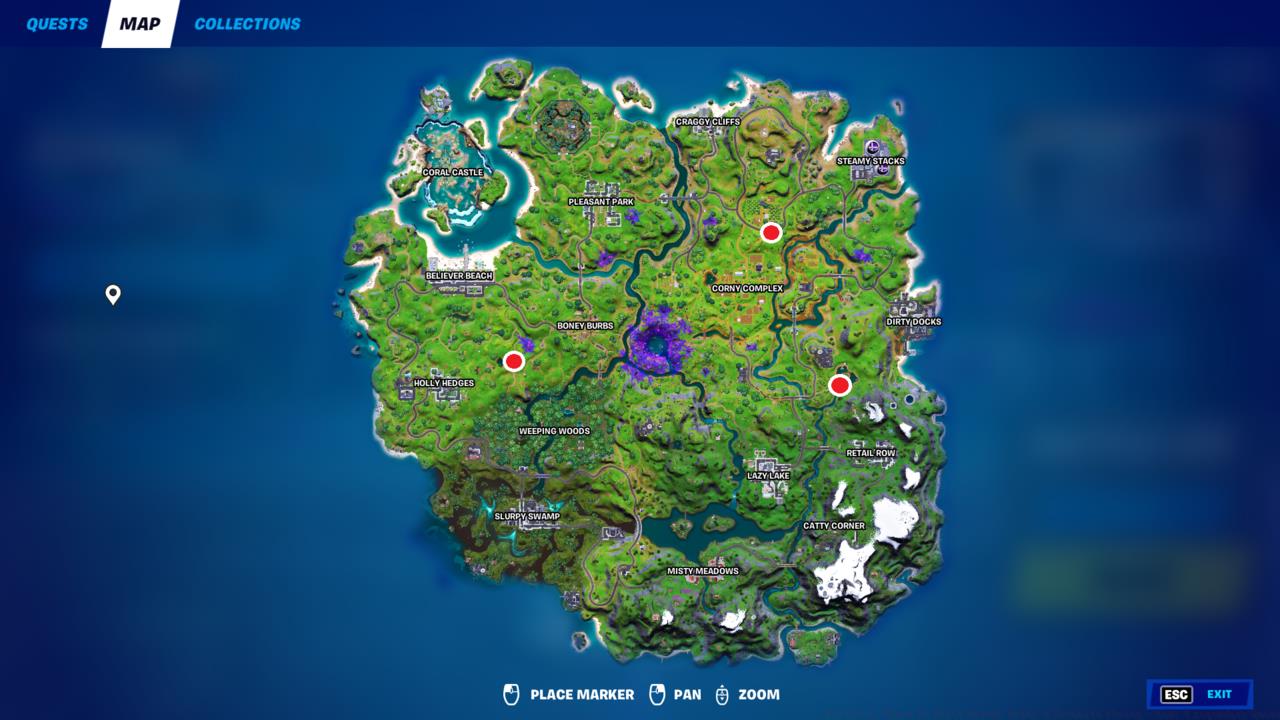
Task: Click the waypoint marker pin icon
Action: (x=112, y=295)
